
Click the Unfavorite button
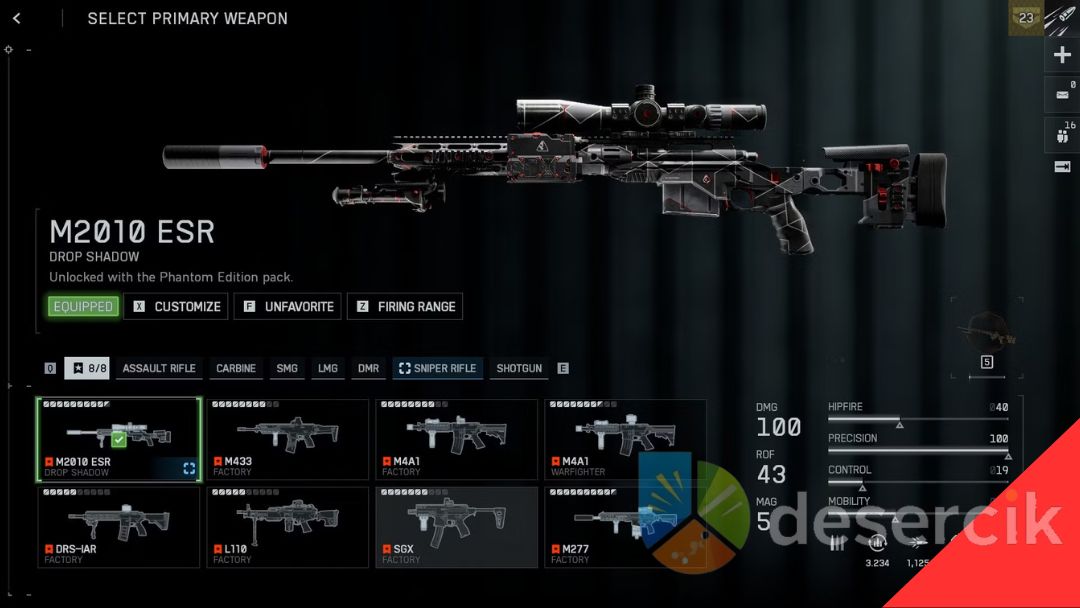click(x=288, y=307)
